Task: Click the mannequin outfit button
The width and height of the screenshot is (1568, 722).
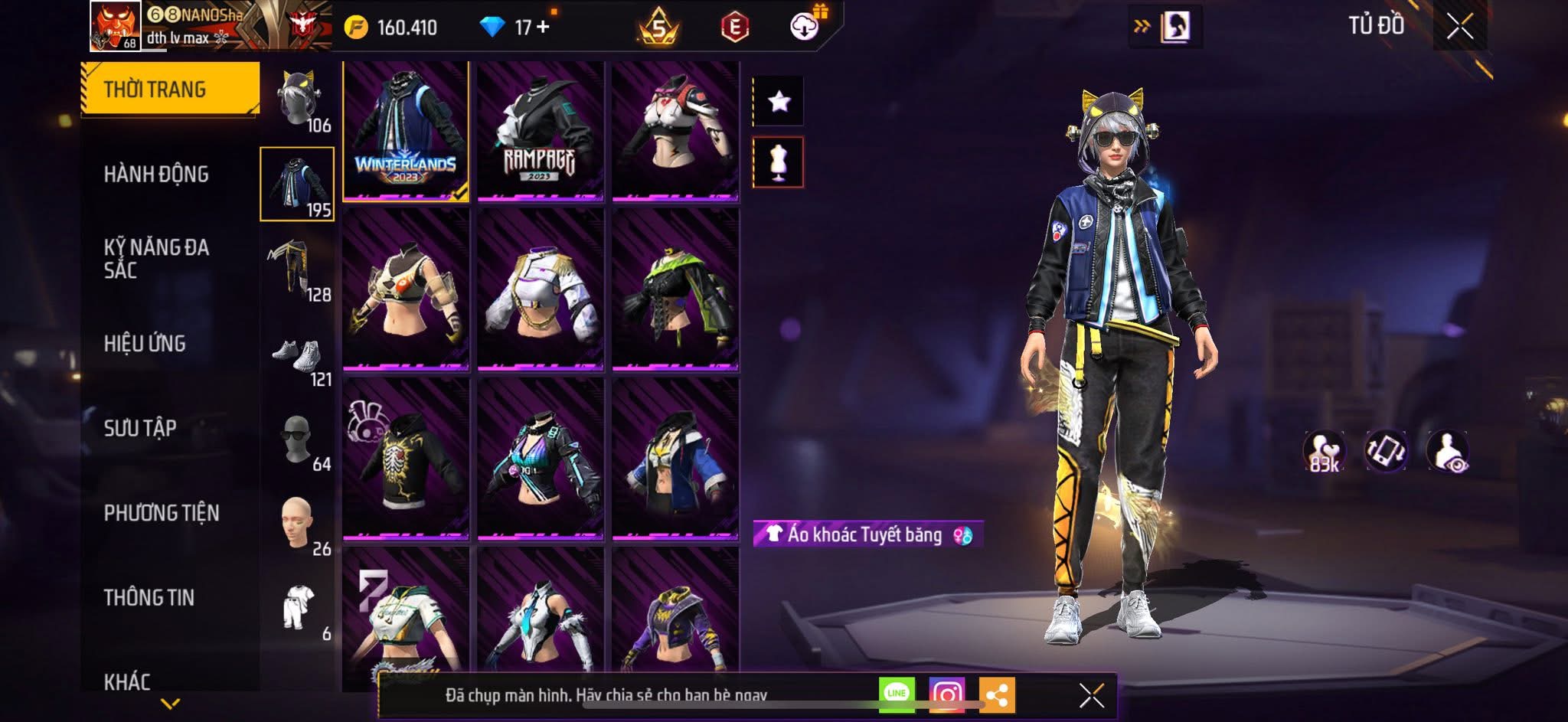Action: [779, 162]
